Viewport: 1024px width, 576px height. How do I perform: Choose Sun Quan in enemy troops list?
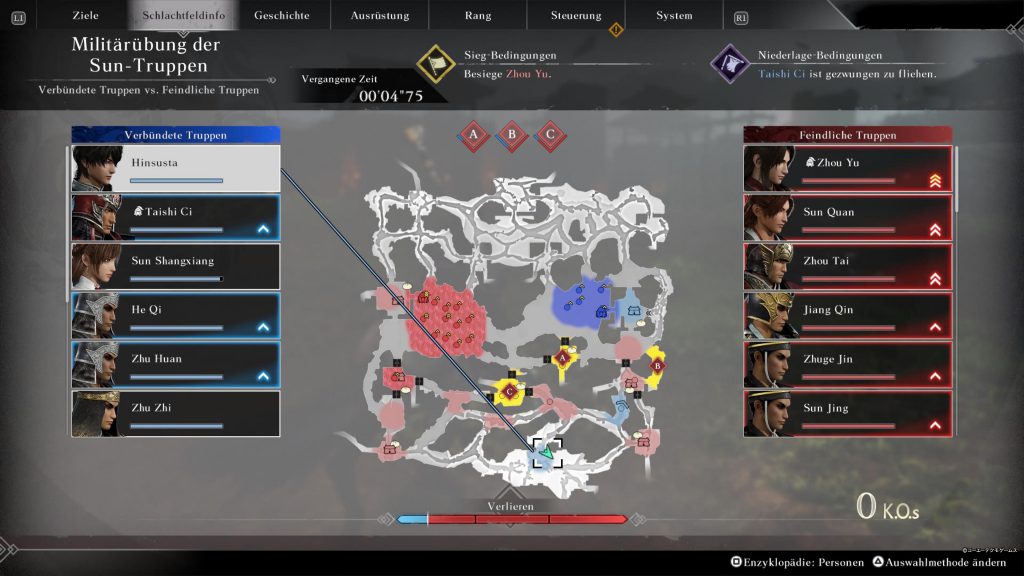click(x=848, y=218)
